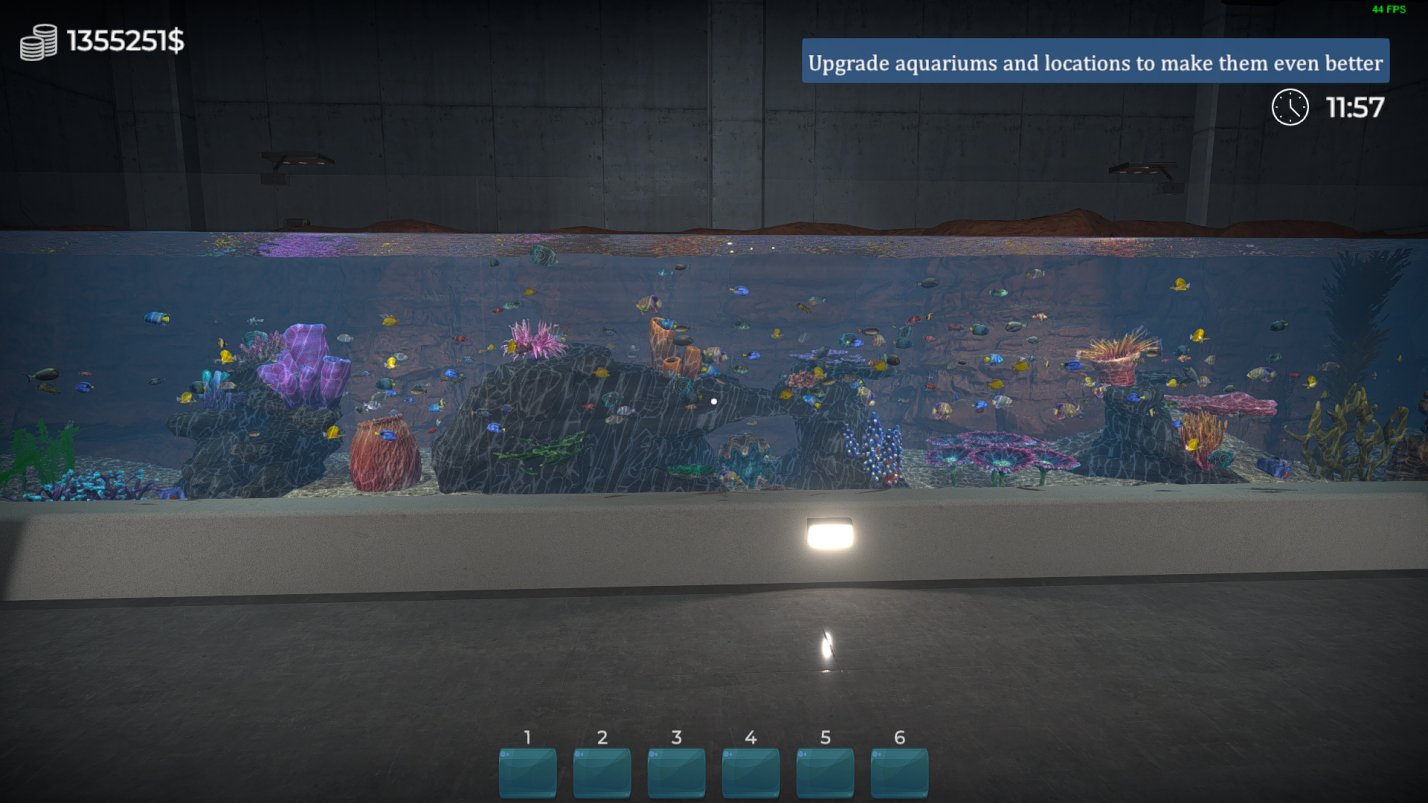Viewport: 1428px width, 803px height.
Task: Click the 11:57 time display
Action: point(1357,108)
